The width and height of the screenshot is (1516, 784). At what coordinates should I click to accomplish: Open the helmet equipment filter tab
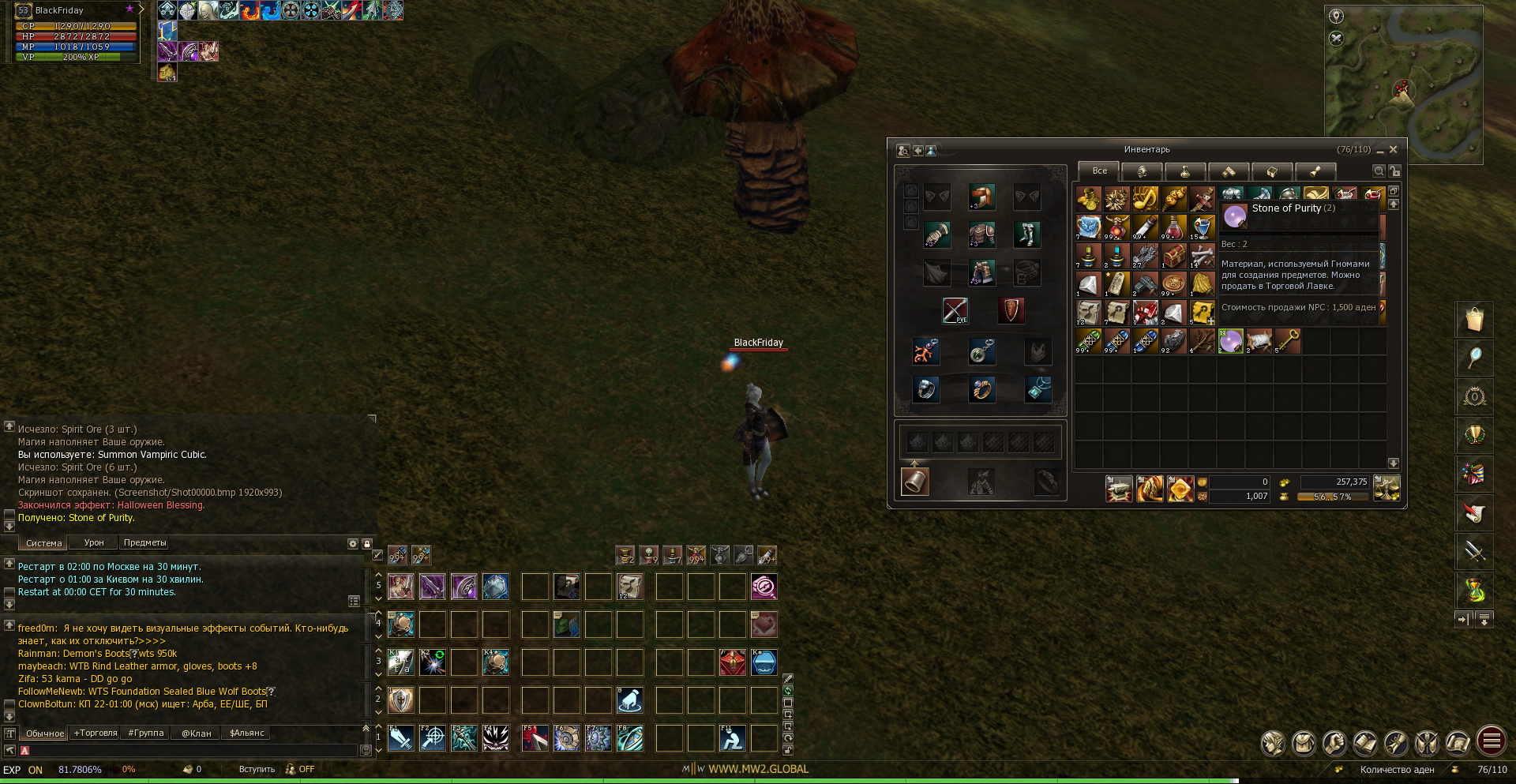click(x=1142, y=171)
